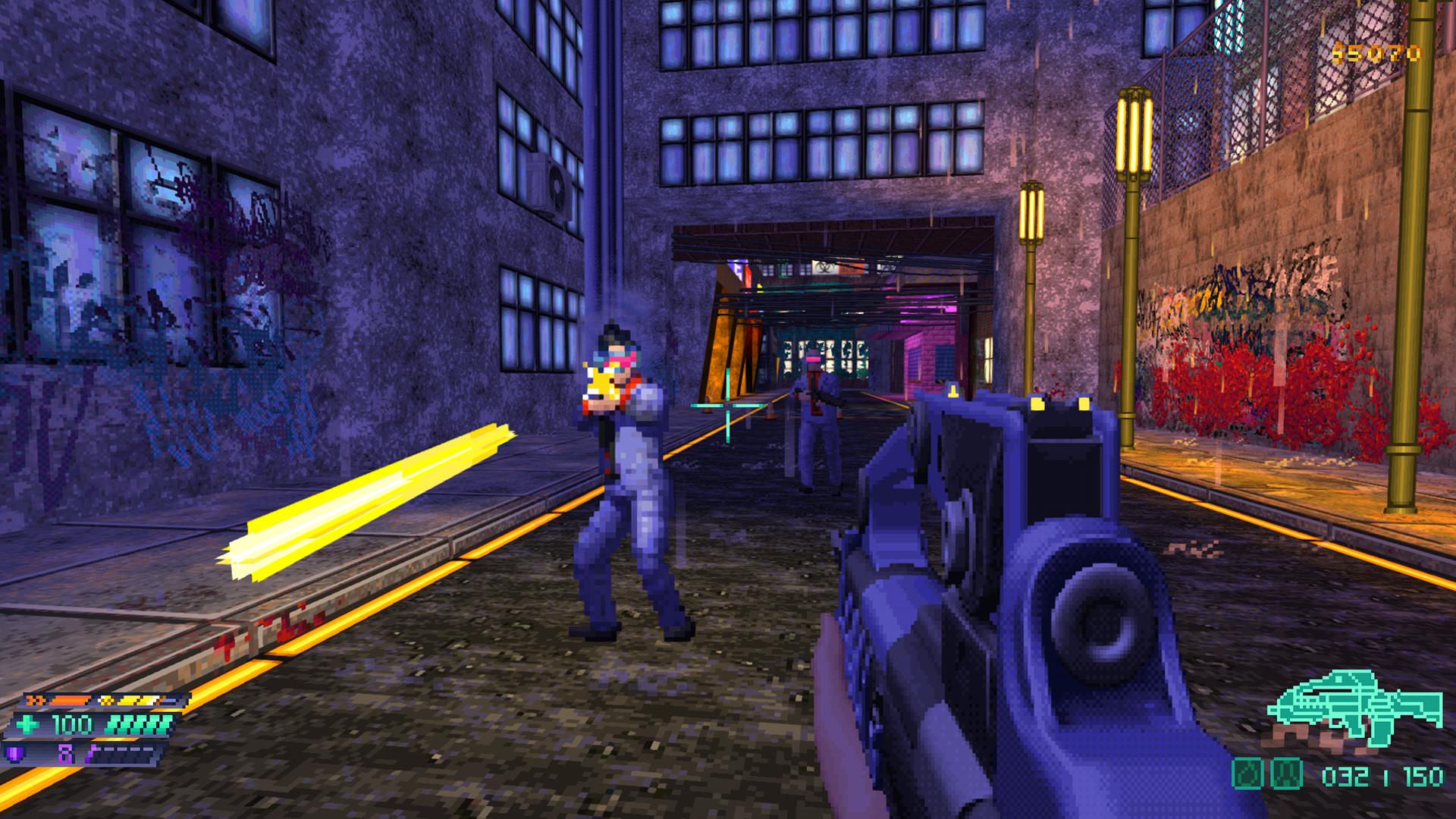Click the orange dash bar in the top HUD row
Image resolution: width=1456 pixels, height=819 pixels.
[x=71, y=701]
